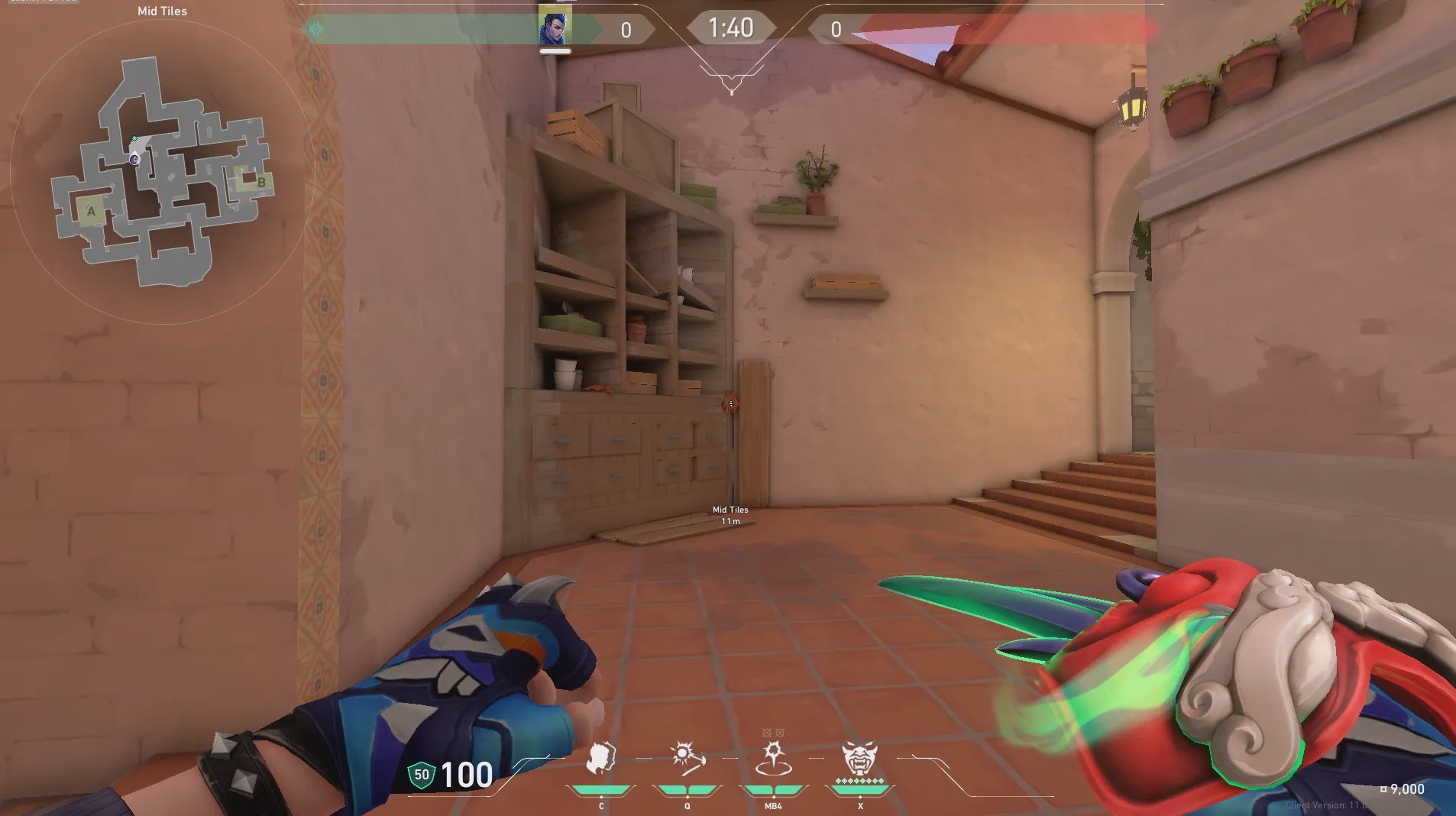Click the B site marker on minimap
The height and width of the screenshot is (816, 1456).
pos(260,182)
